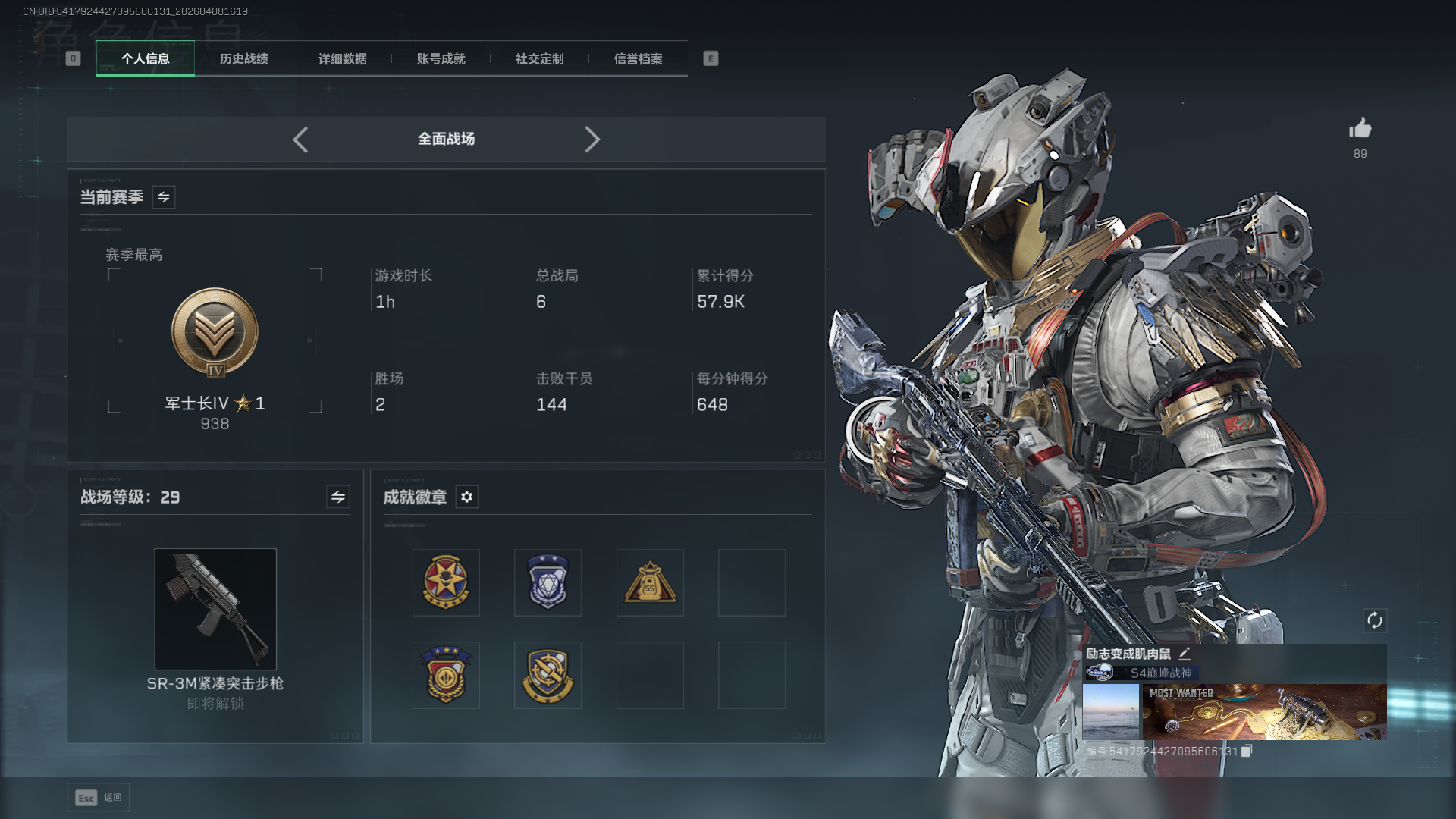Copy the player ID number

point(1246,751)
